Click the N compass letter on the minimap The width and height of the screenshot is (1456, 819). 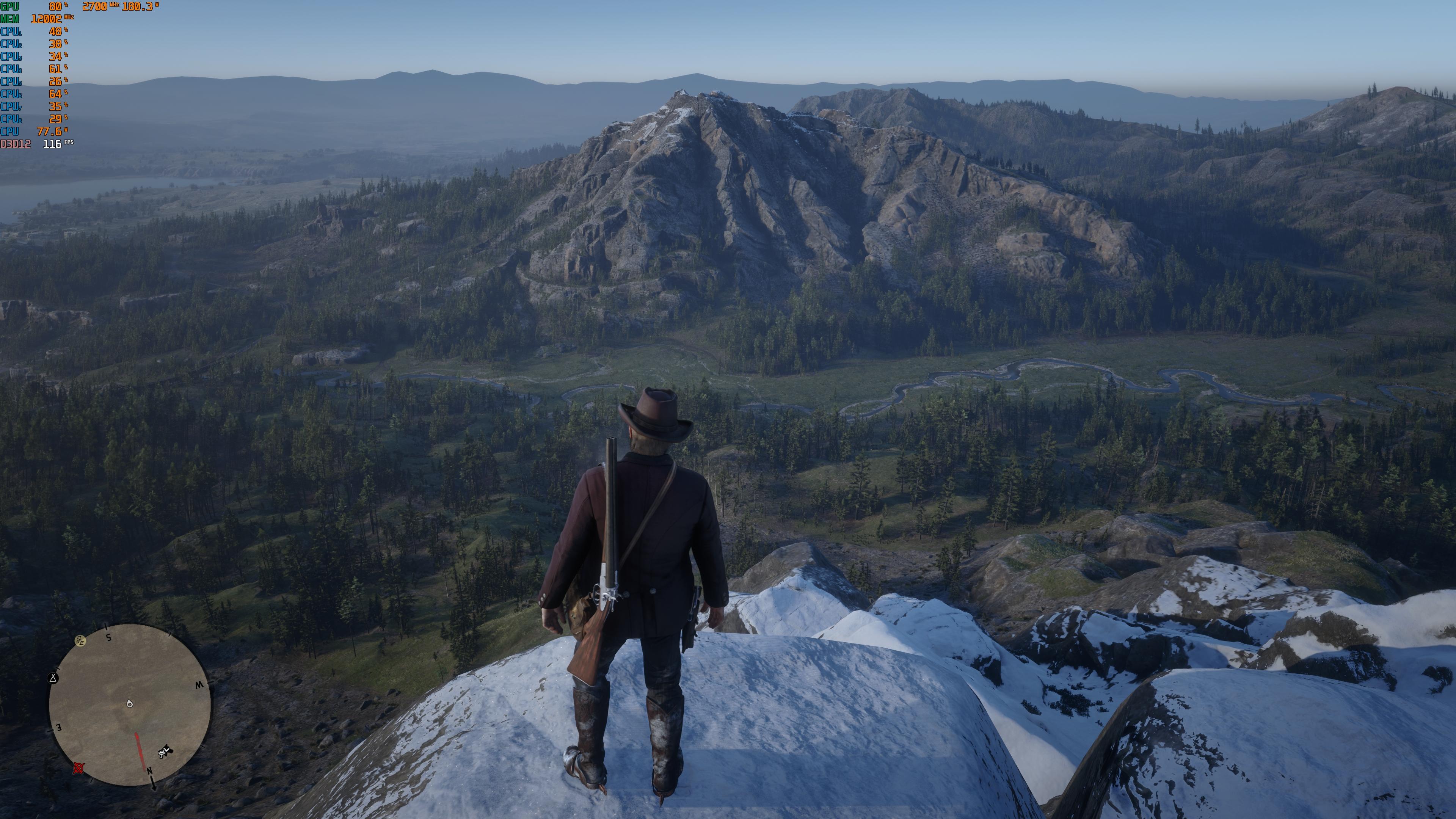tap(150, 772)
